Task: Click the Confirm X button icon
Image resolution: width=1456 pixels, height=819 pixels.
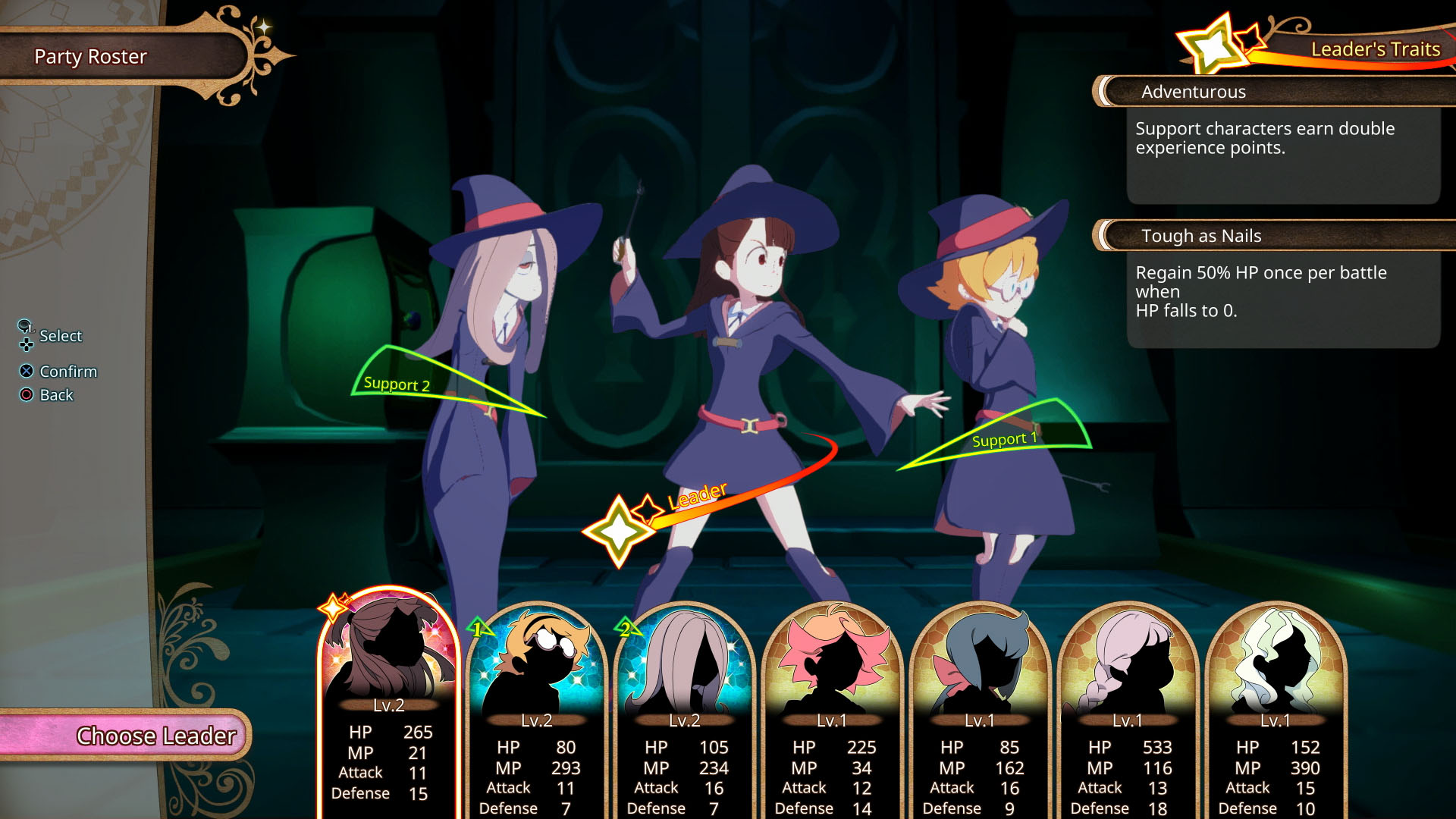Action: pyautogui.click(x=26, y=371)
